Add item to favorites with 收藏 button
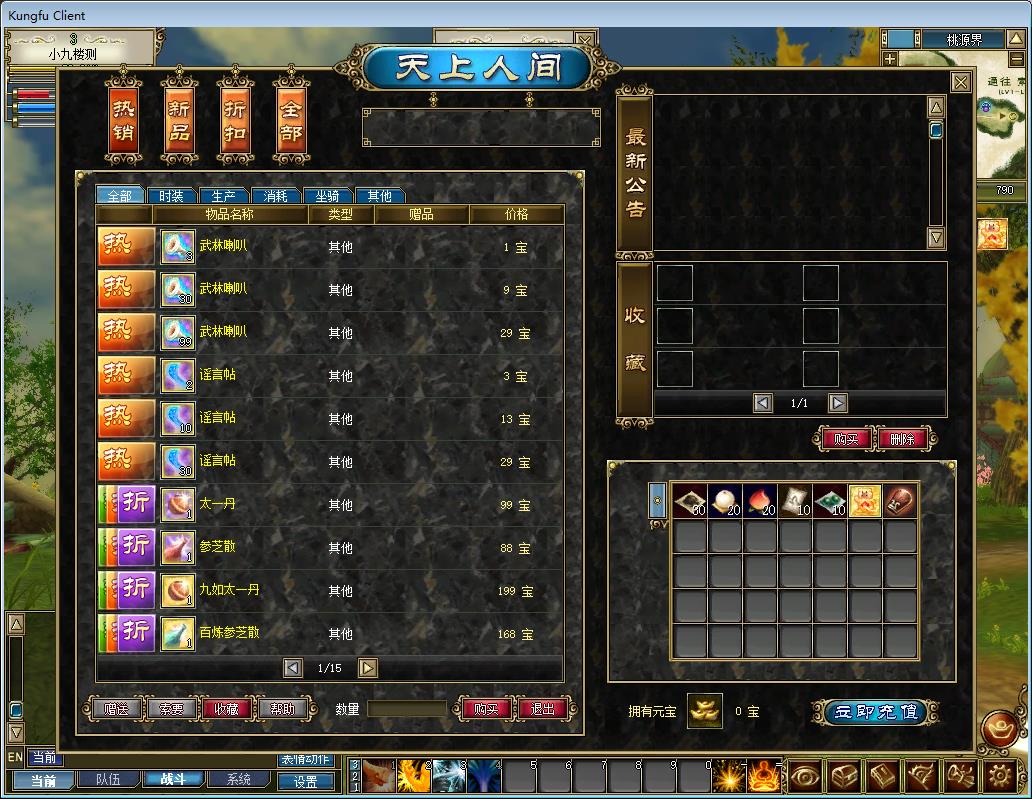The height and width of the screenshot is (799, 1032). click(x=226, y=709)
